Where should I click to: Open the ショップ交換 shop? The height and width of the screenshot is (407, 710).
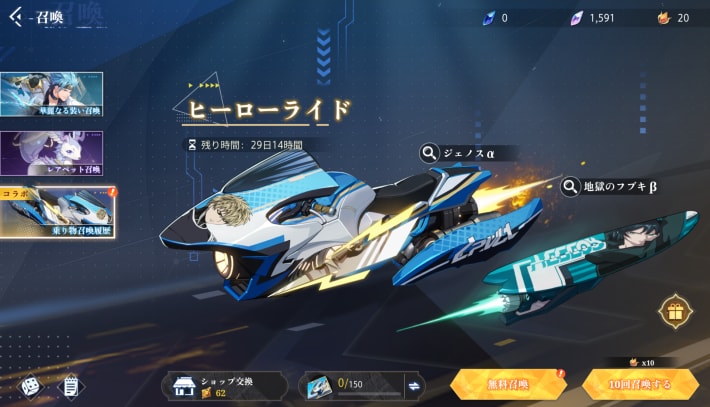click(x=224, y=385)
